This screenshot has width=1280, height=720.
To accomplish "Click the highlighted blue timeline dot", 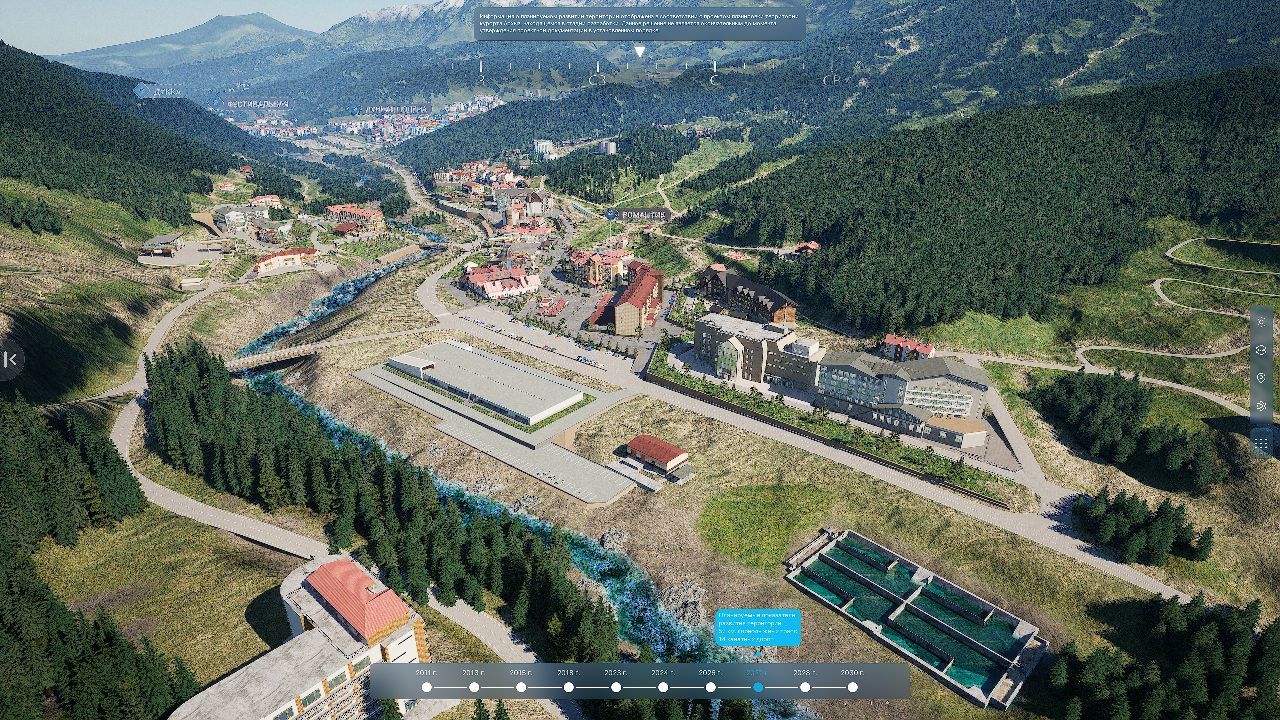I will 758,687.
